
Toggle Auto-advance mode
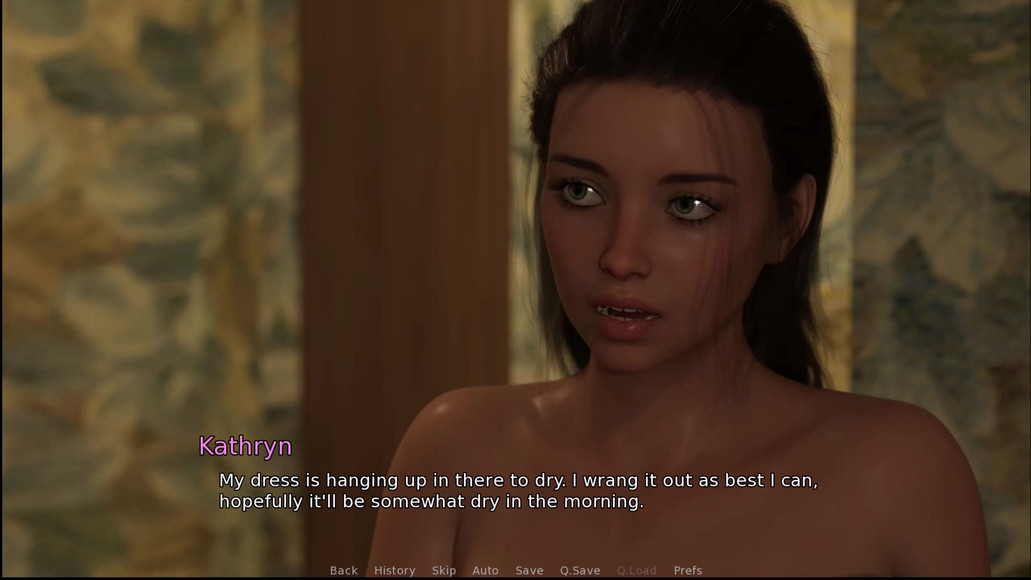[x=485, y=570]
